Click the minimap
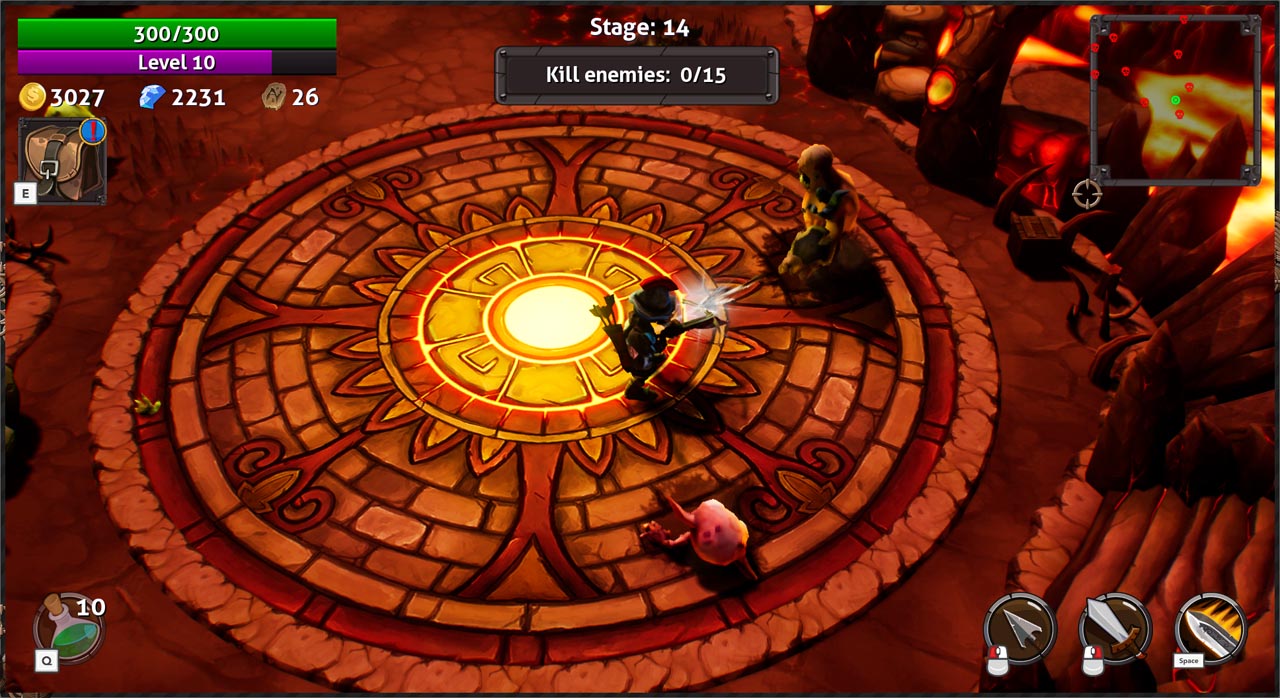Screen dimensions: 1280x698 pyautogui.click(x=1175, y=99)
